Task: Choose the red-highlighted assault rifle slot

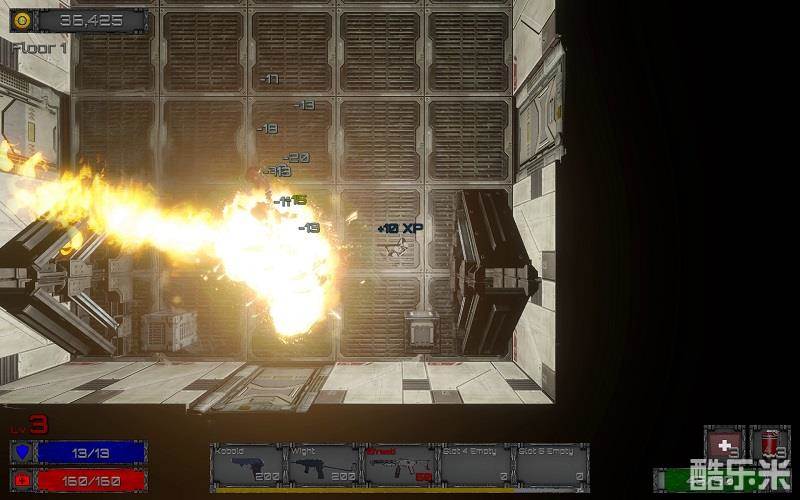Action: (x=399, y=465)
